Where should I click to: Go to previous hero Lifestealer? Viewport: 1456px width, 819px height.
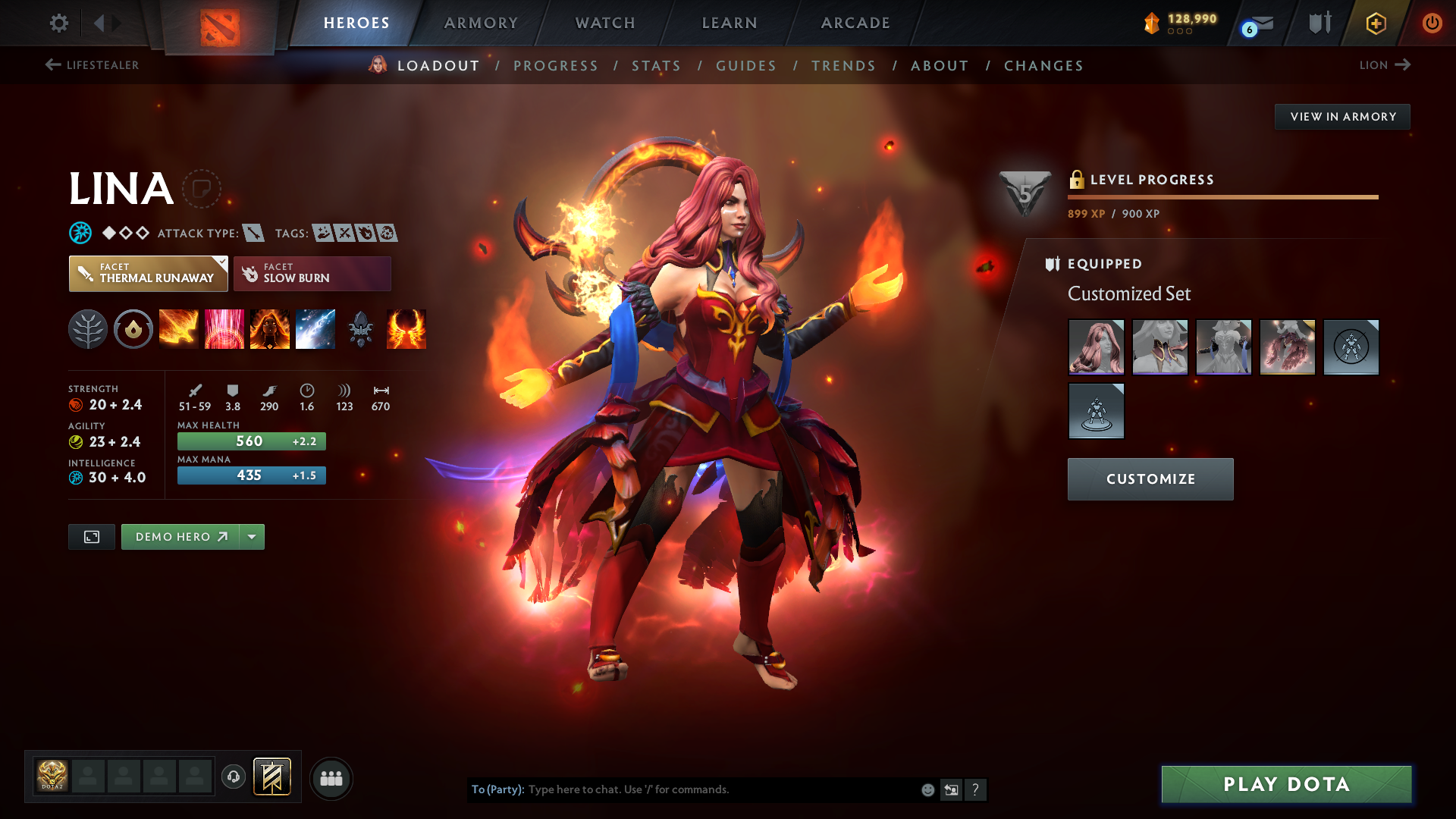pyautogui.click(x=92, y=65)
